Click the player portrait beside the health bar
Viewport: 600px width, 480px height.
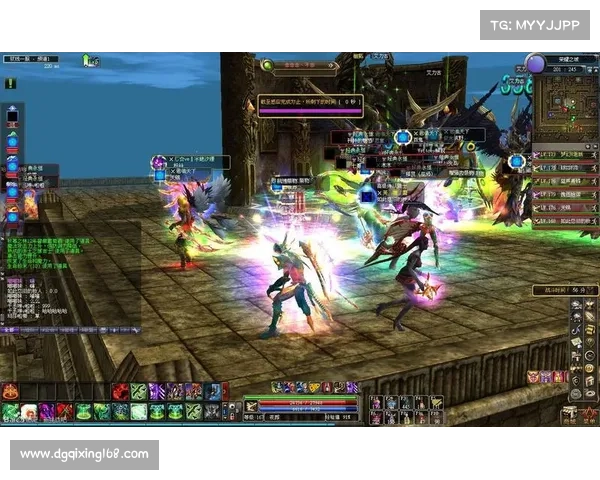(252, 405)
